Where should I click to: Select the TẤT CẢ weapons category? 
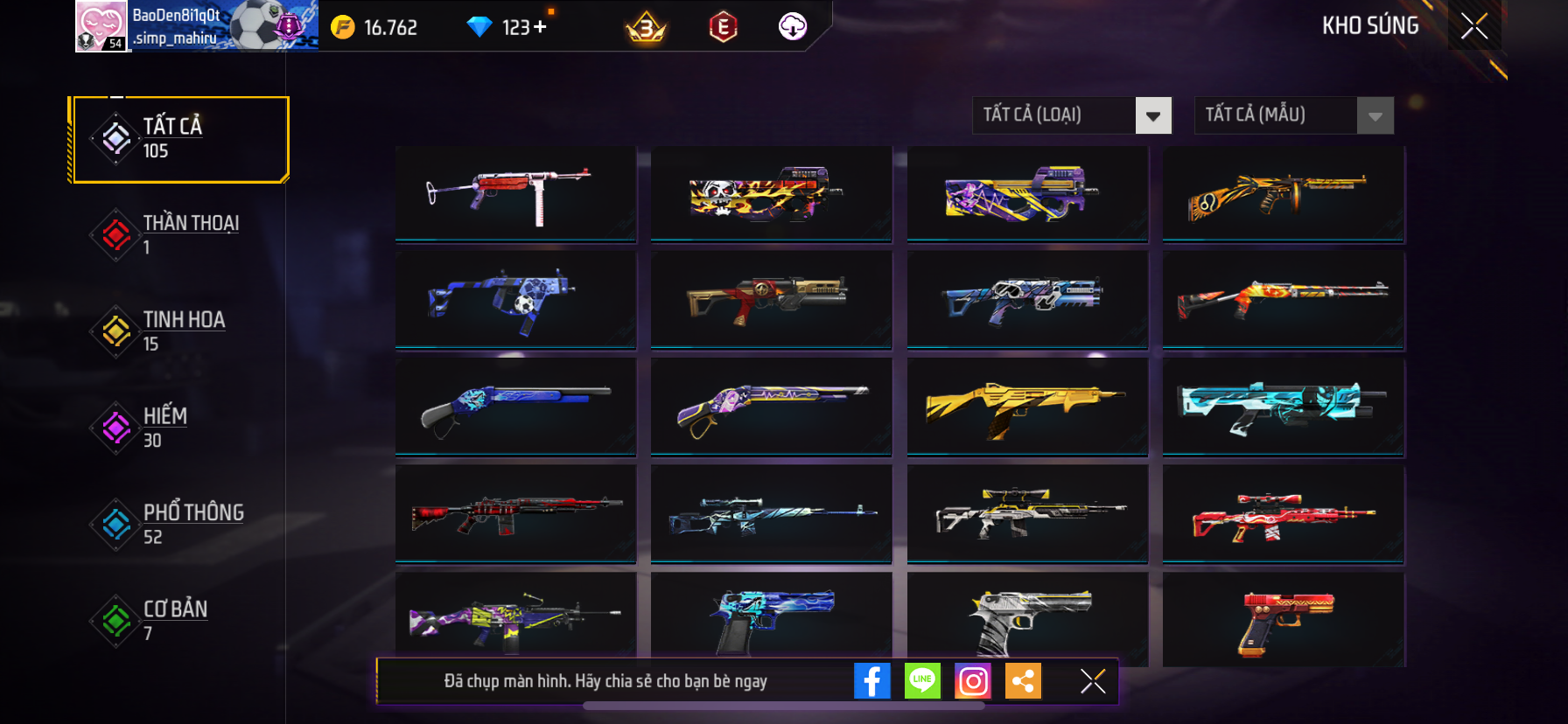180,139
